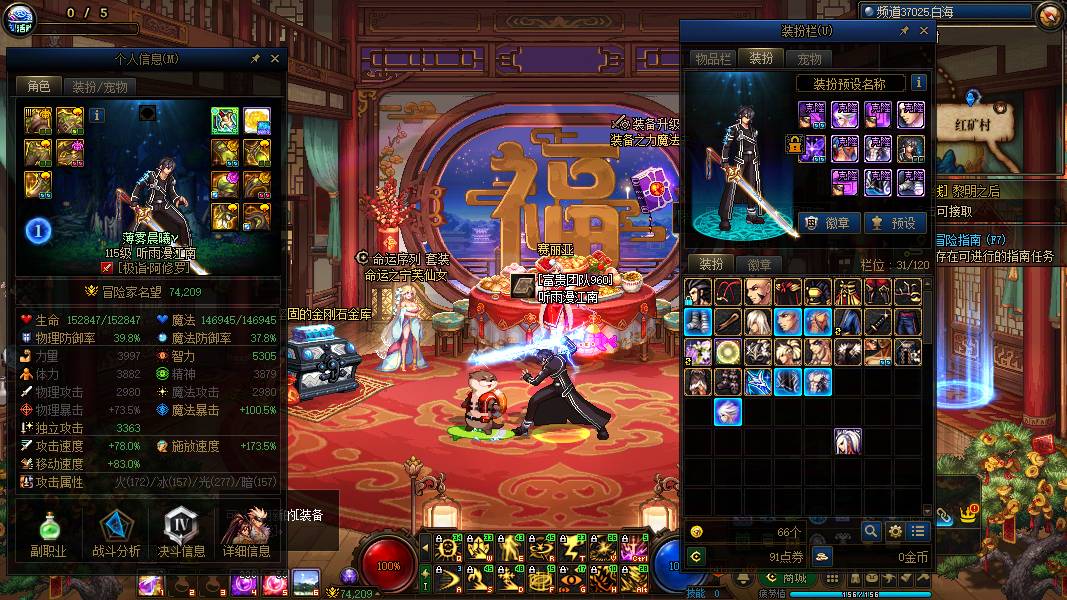Click the info icon beside 装扮预设名称
The height and width of the screenshot is (600, 1067).
[918, 83]
